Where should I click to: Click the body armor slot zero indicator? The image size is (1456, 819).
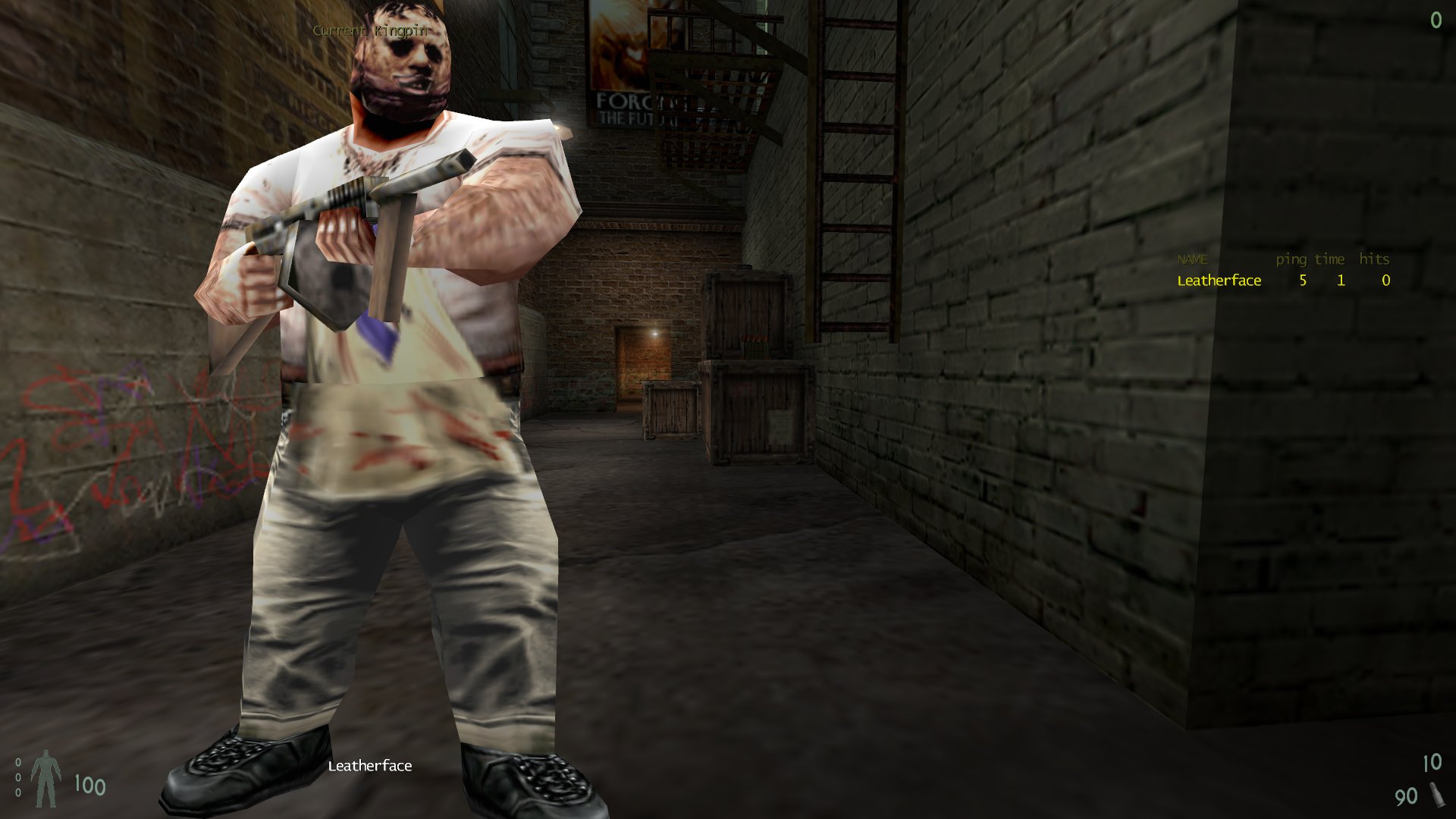[x=20, y=777]
